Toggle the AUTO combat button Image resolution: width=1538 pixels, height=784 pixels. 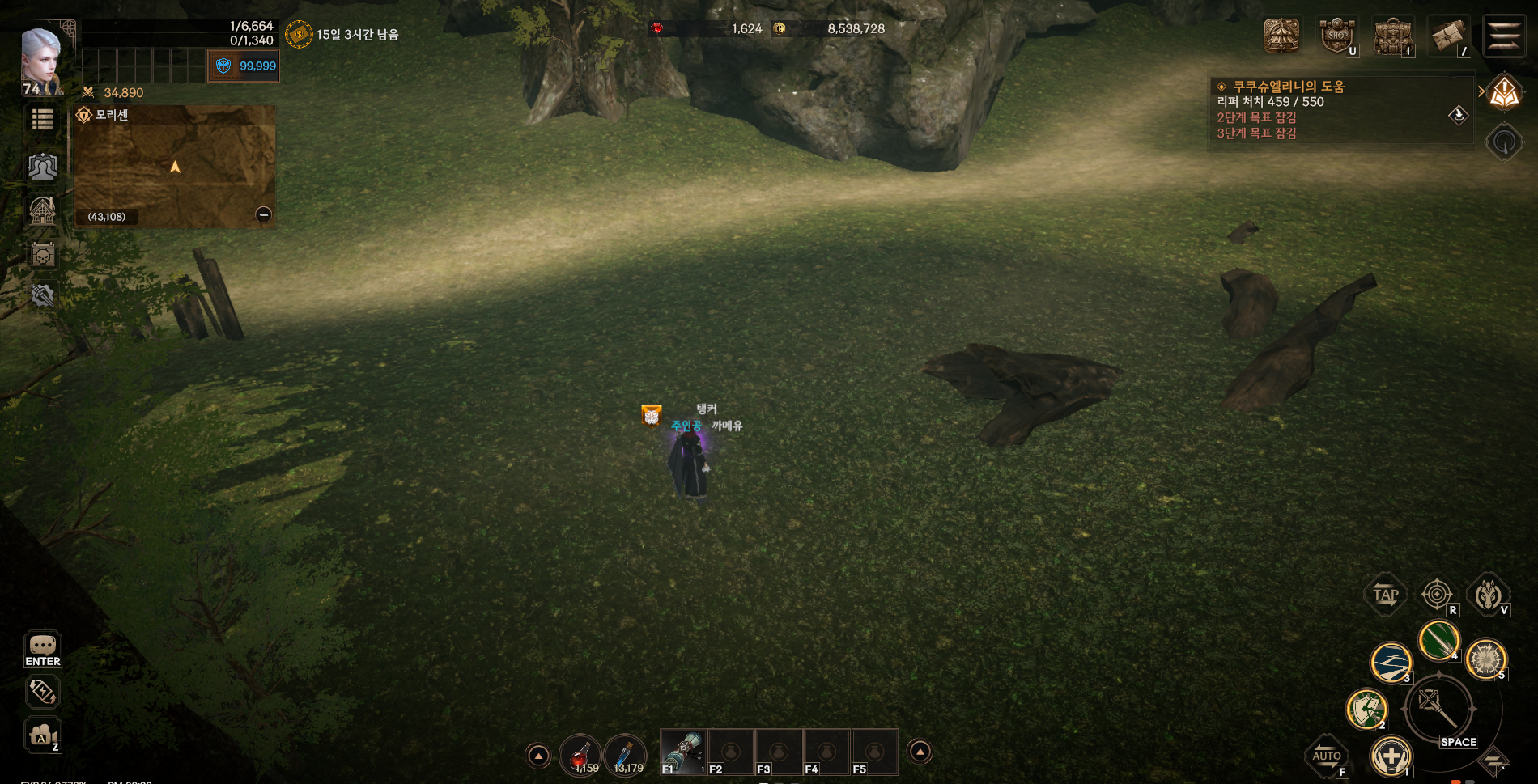pyautogui.click(x=1327, y=756)
